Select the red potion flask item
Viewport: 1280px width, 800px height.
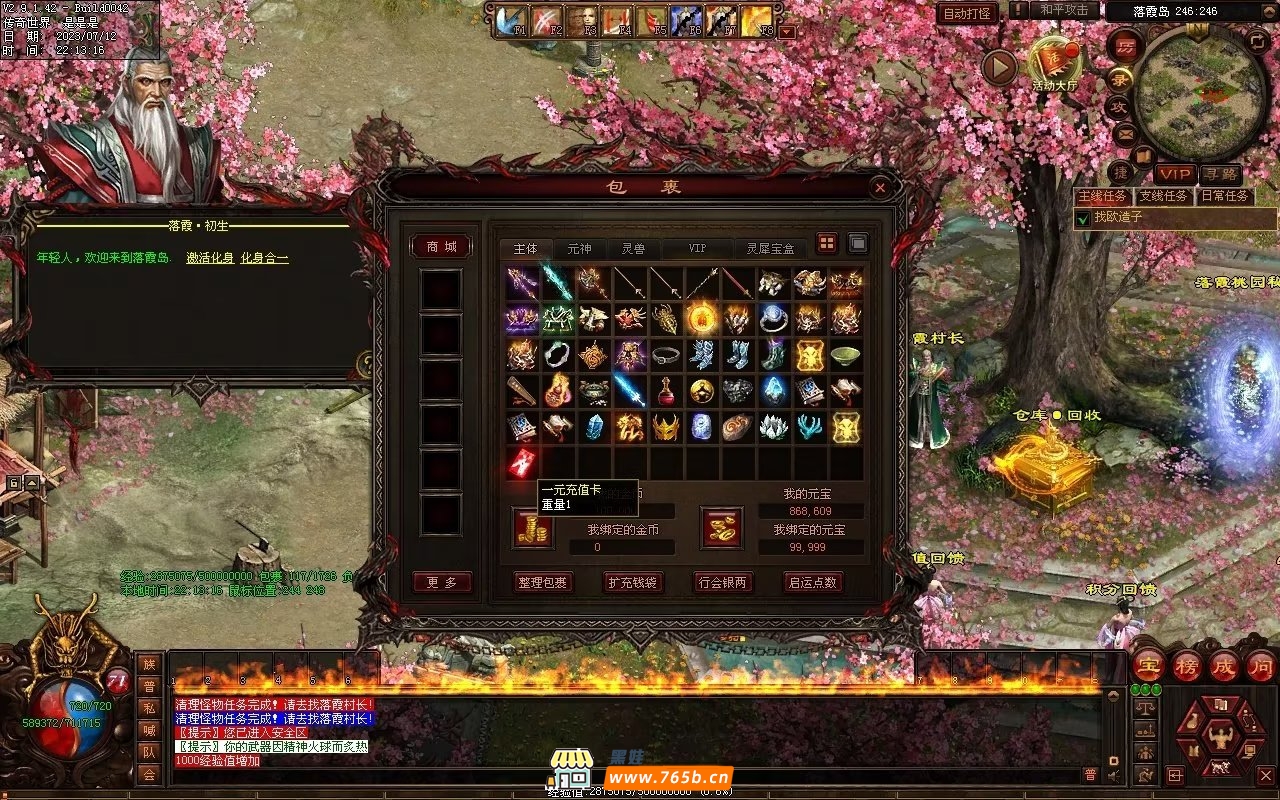tap(666, 390)
